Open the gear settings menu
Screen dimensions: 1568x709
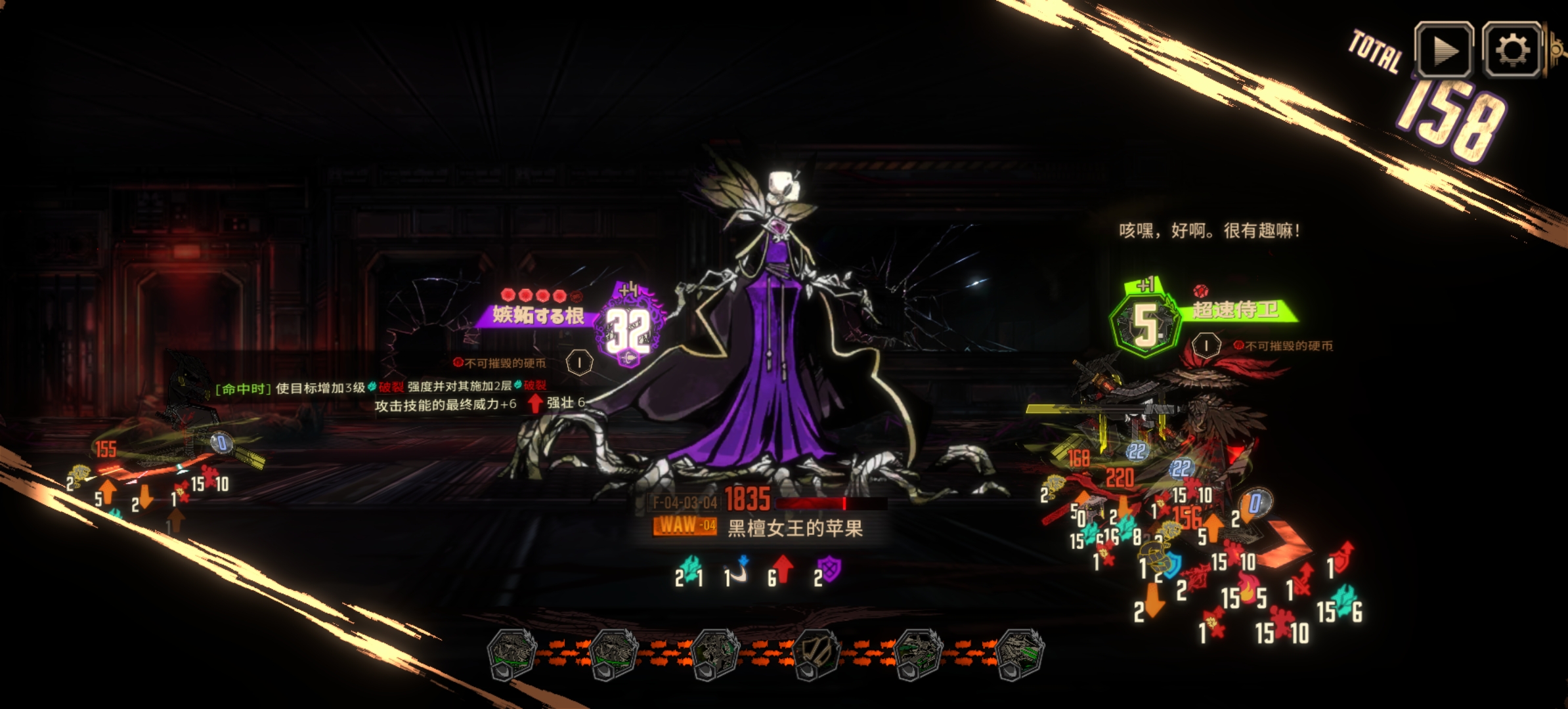pos(1512,51)
